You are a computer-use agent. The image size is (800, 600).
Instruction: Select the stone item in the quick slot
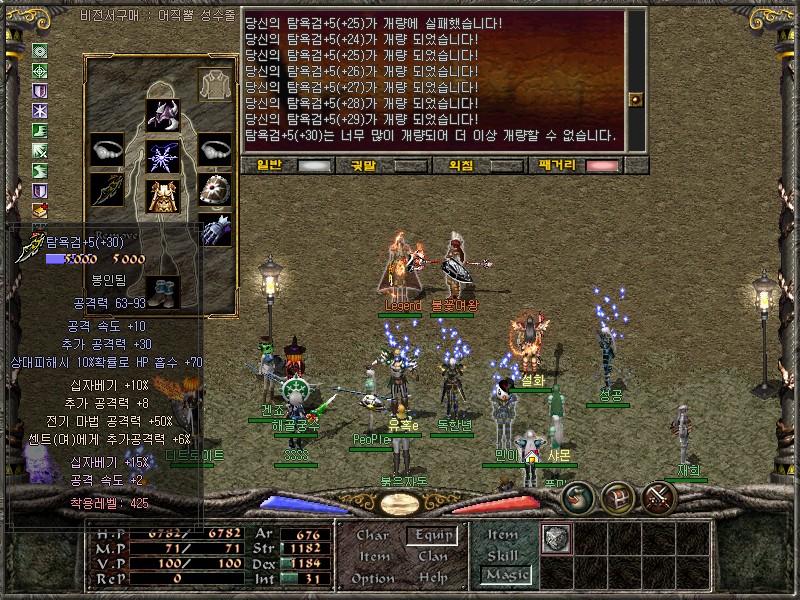point(555,538)
